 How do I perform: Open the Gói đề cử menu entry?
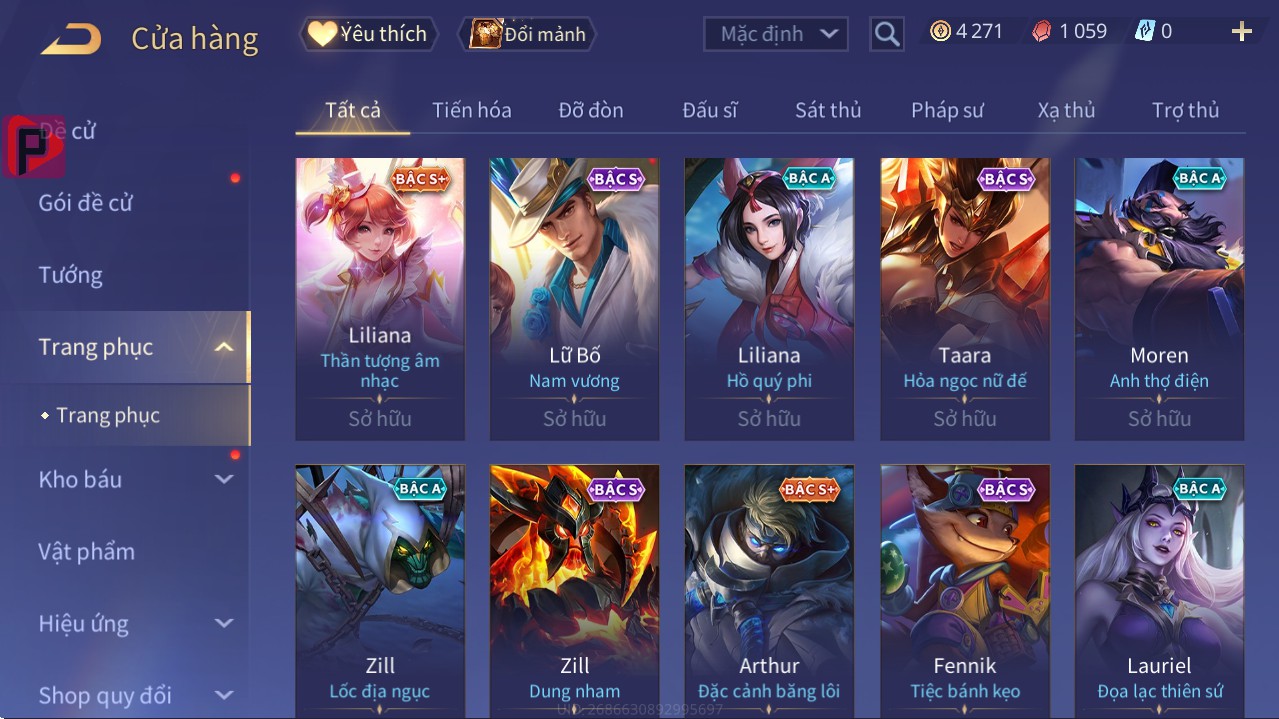86,203
